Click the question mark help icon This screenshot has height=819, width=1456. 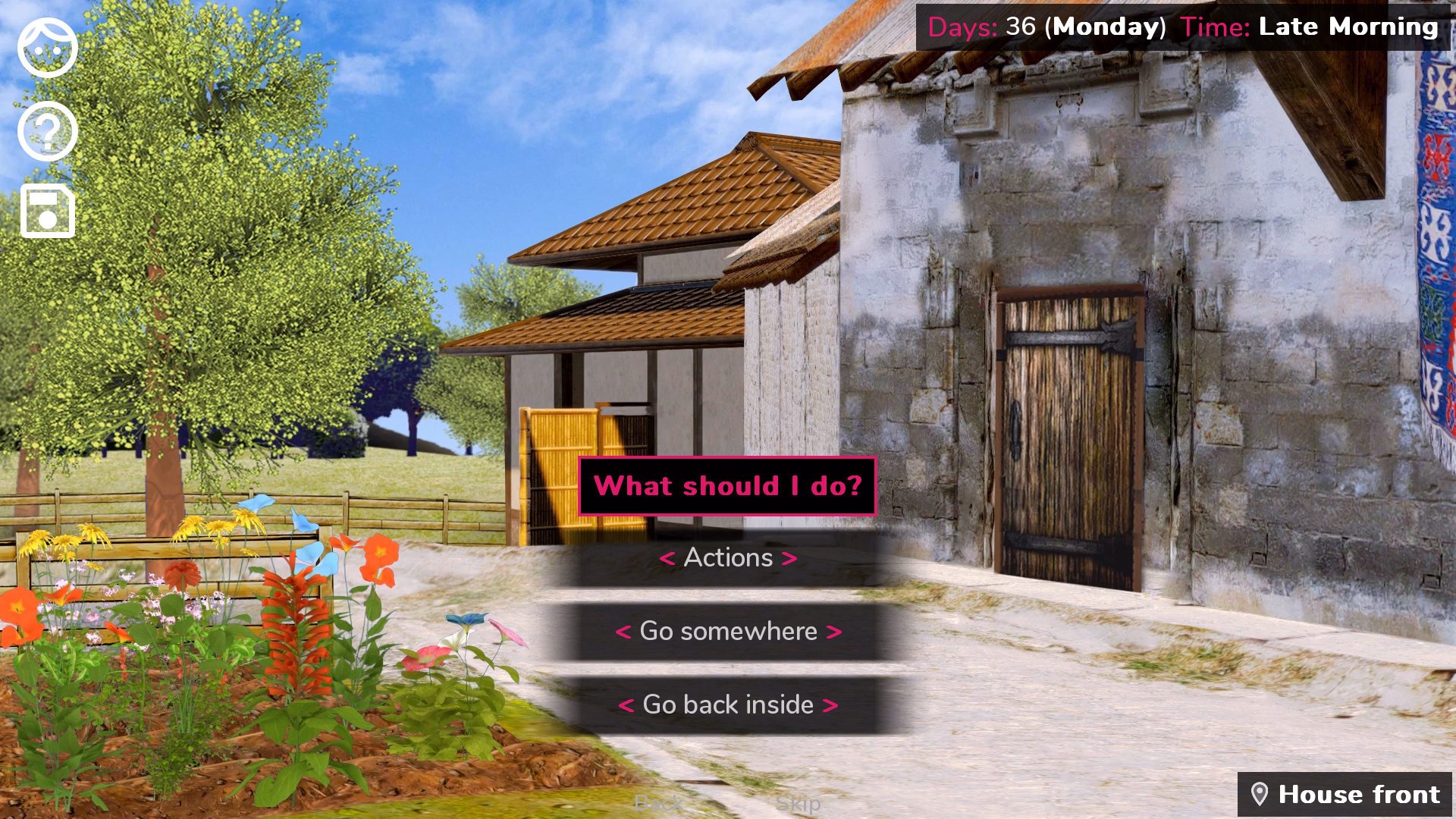point(46,130)
